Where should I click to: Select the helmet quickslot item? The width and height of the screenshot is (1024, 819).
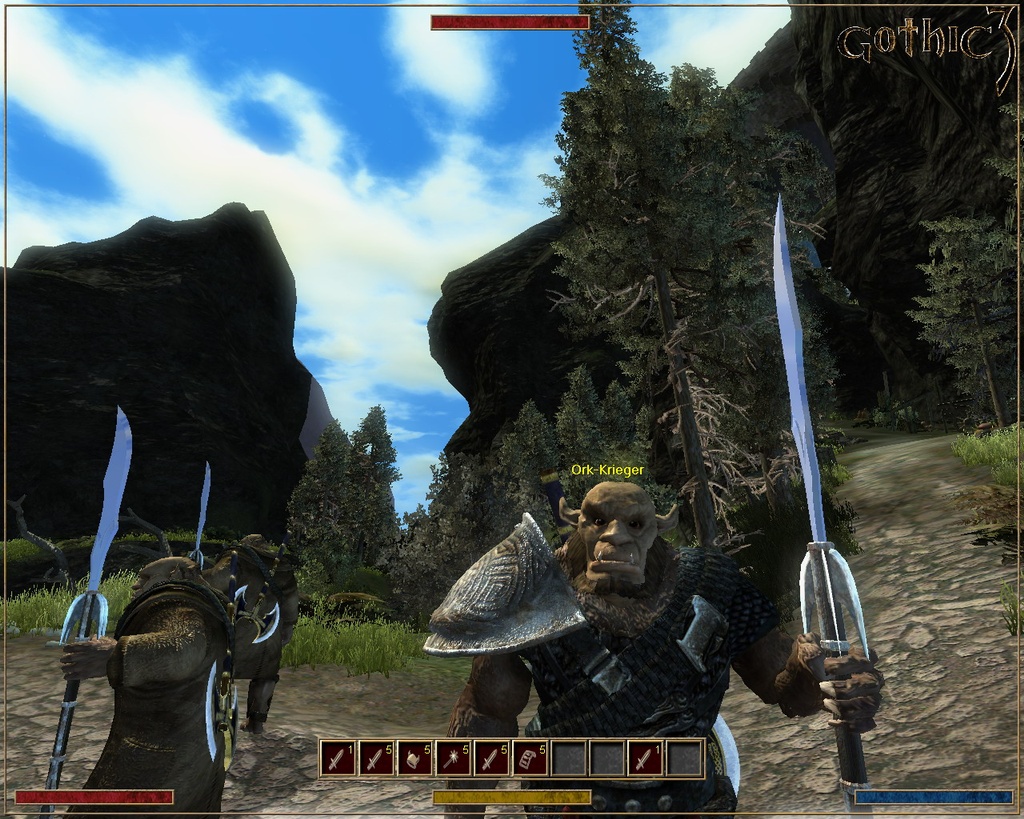(414, 759)
